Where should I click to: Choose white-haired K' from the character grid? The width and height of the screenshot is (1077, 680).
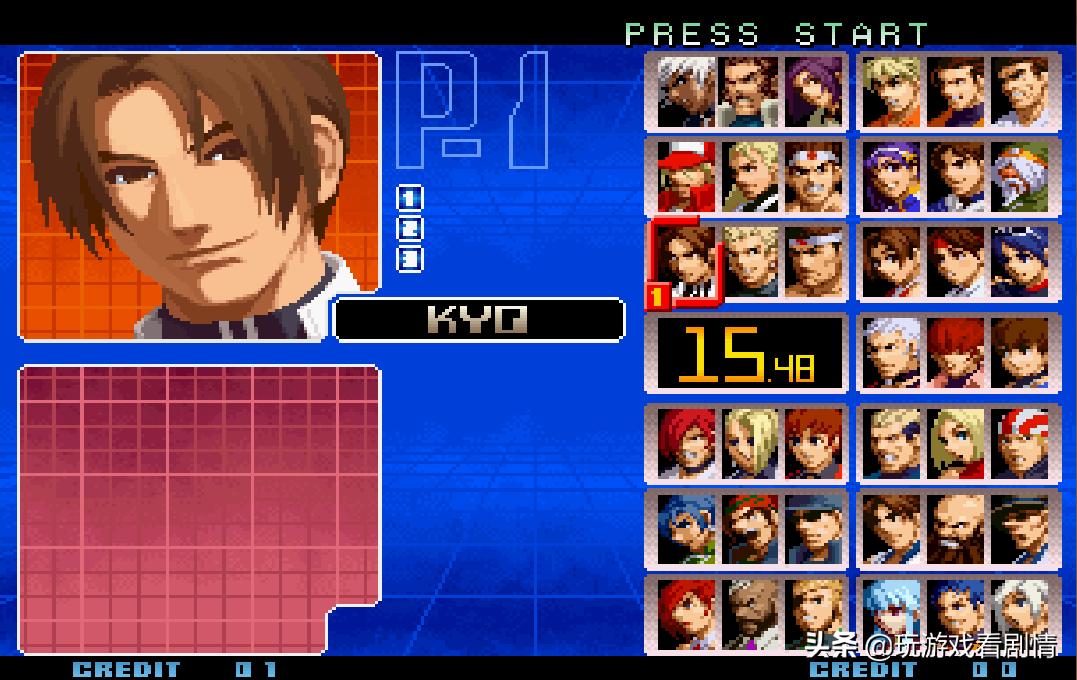pyautogui.click(x=688, y=91)
